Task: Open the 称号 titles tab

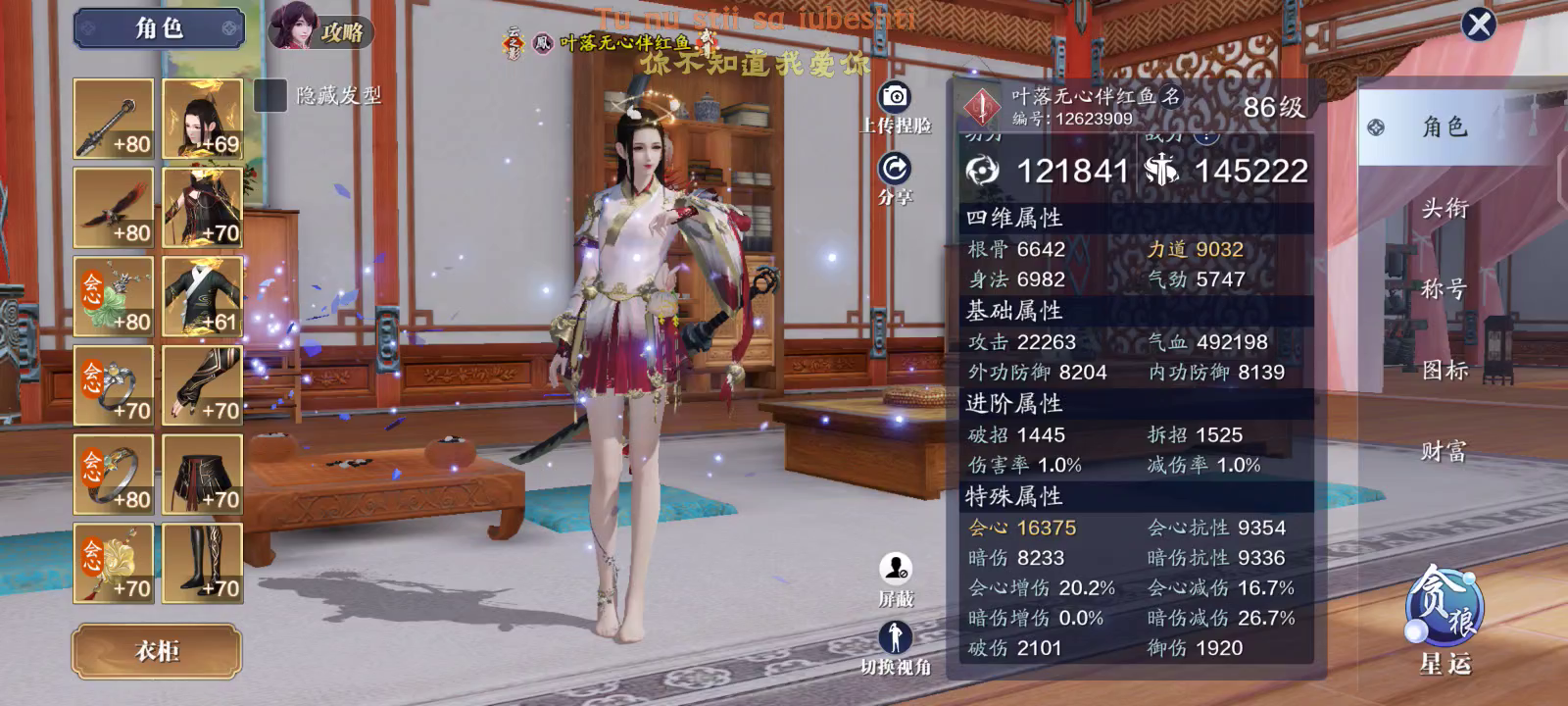Action: tap(1445, 289)
